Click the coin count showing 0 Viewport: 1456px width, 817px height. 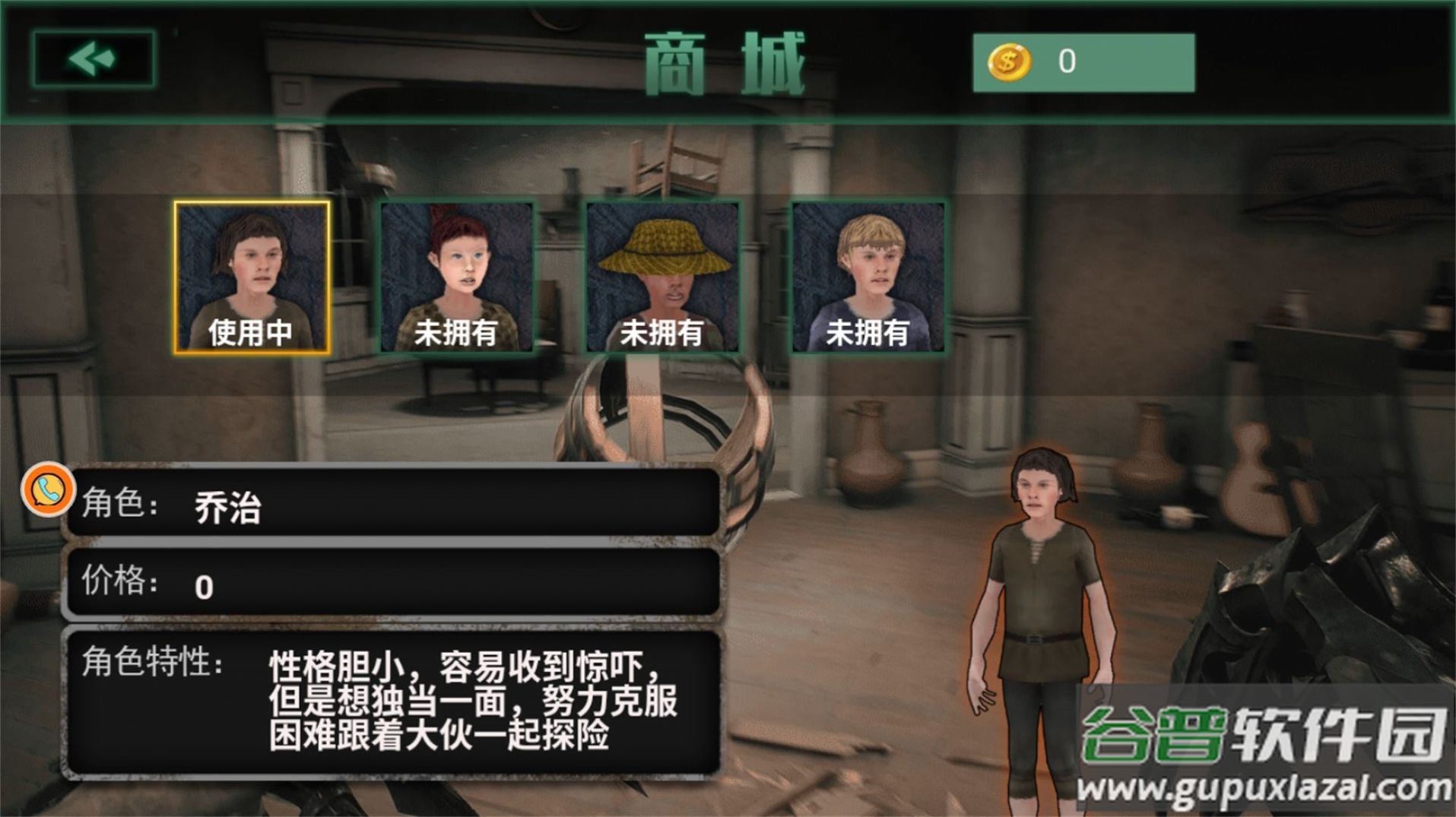(1064, 61)
